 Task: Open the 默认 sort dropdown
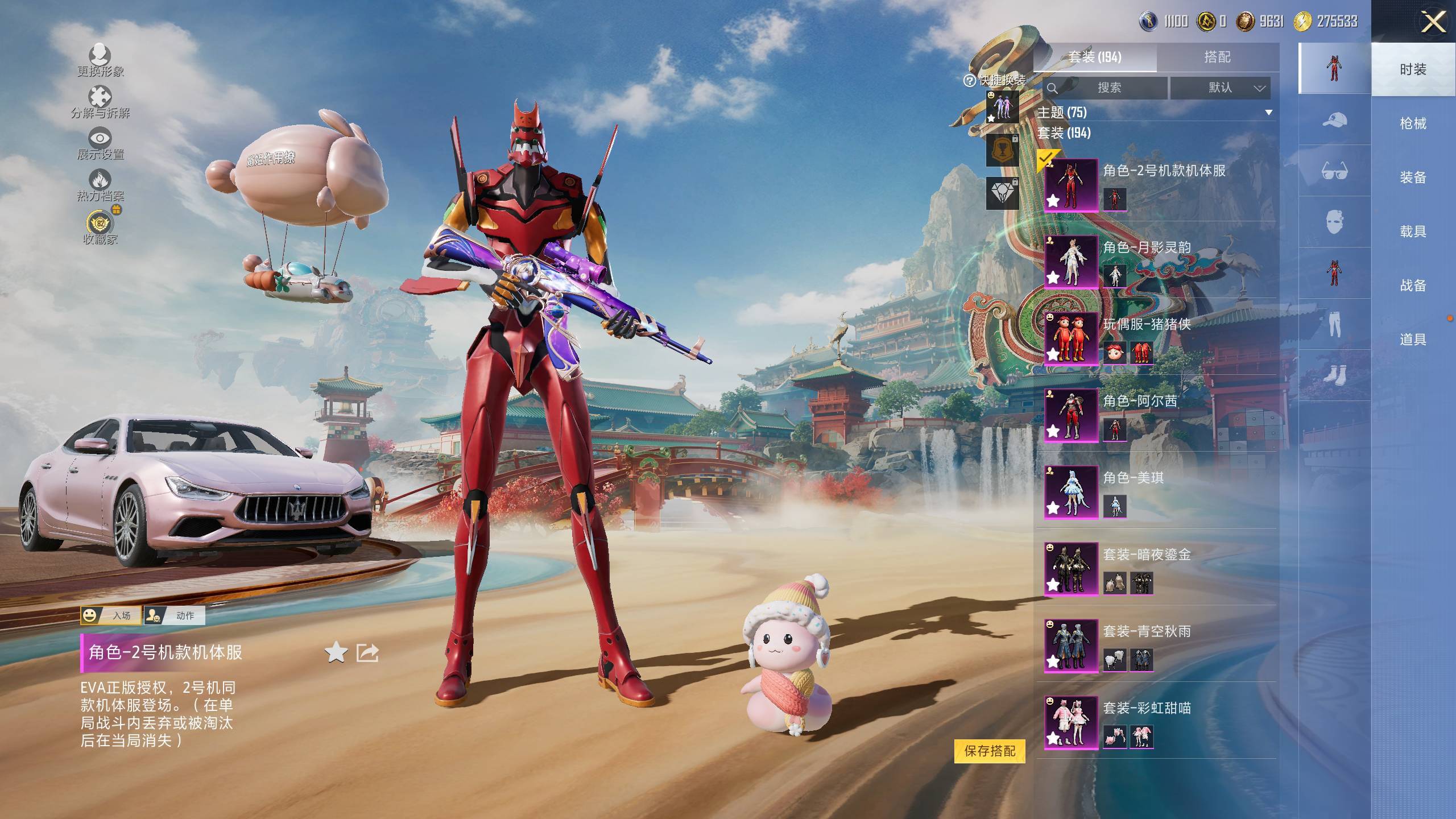(x=1220, y=88)
